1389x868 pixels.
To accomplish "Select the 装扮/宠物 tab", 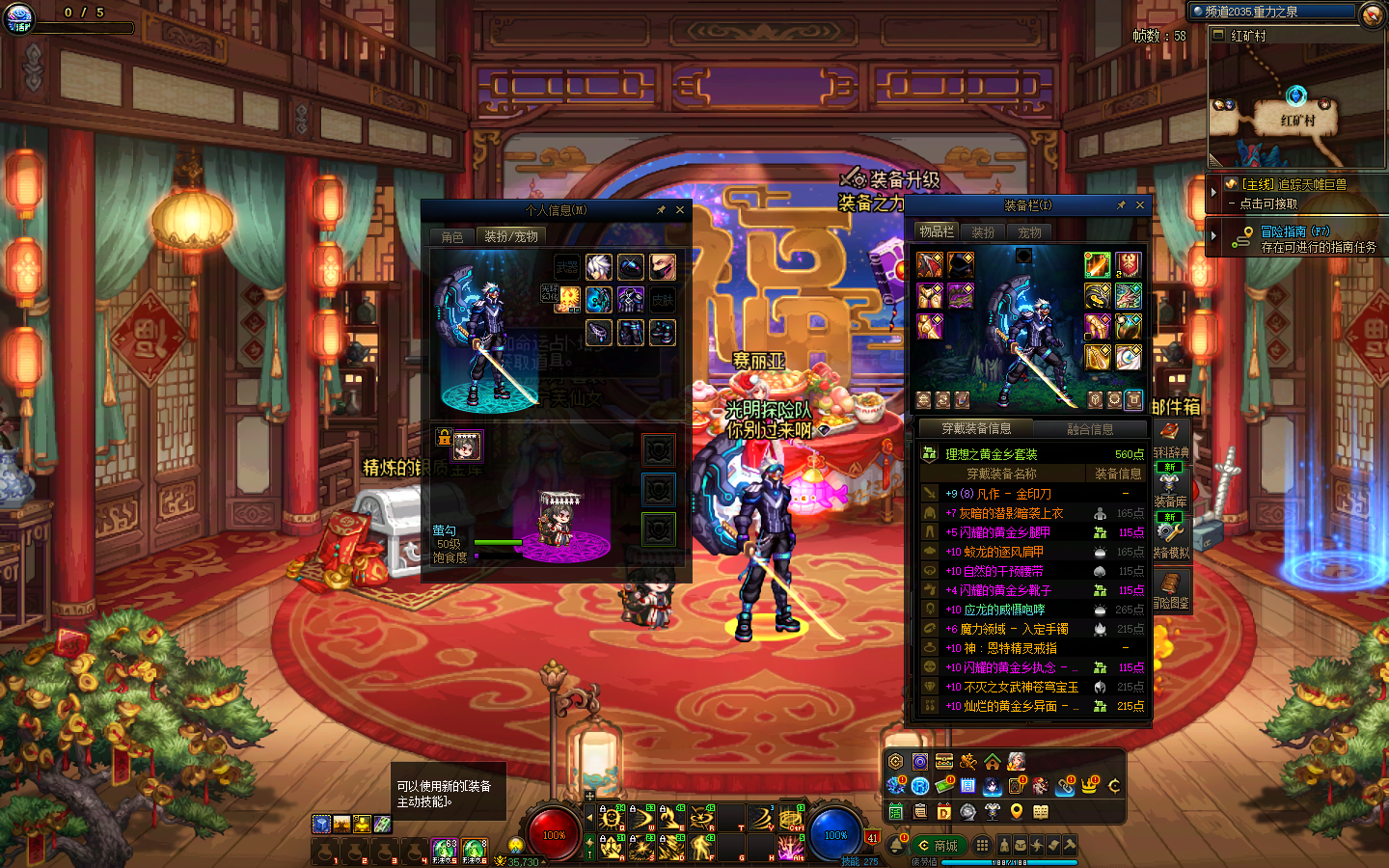I will 511,236.
